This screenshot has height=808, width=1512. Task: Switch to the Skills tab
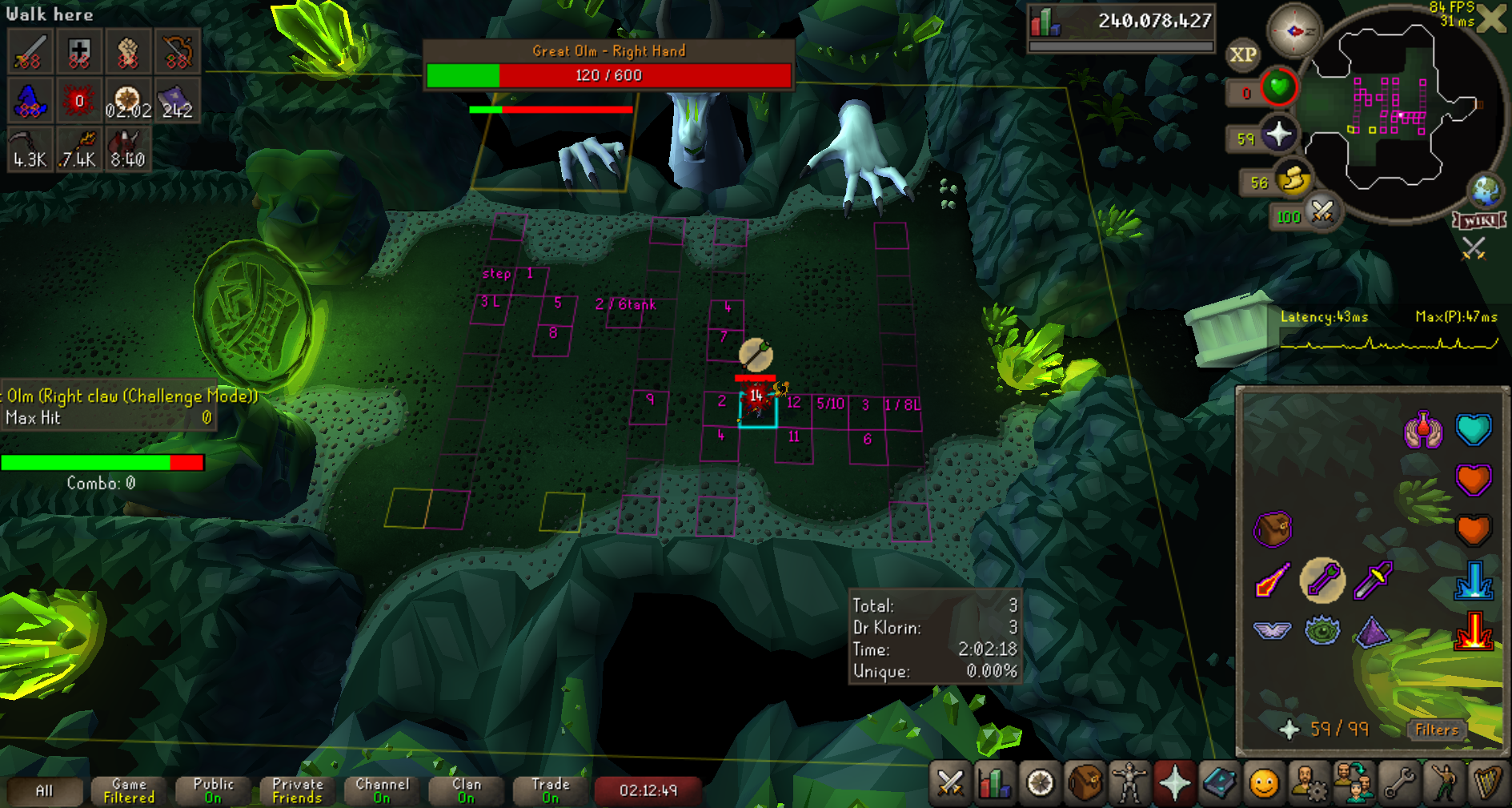pyautogui.click(x=994, y=782)
